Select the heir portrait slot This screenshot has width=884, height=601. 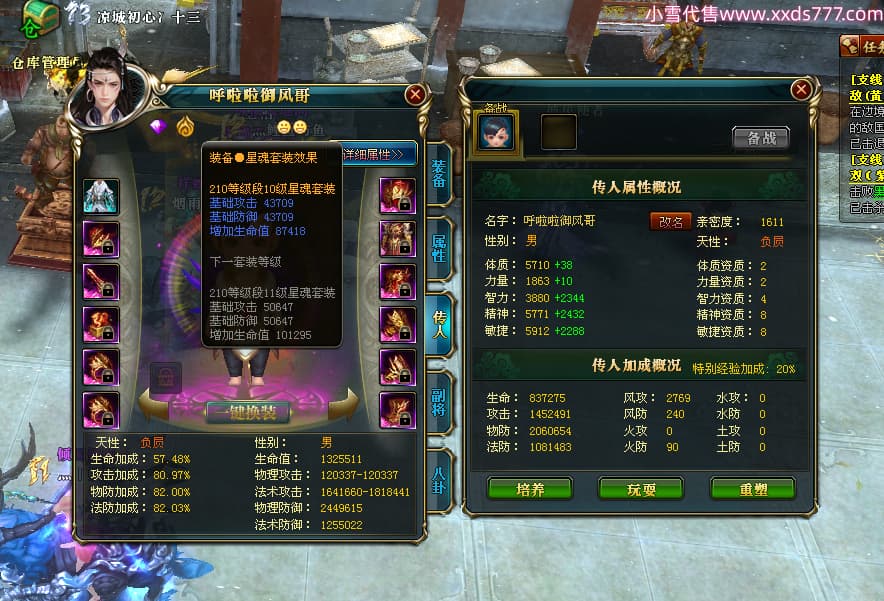coord(496,132)
